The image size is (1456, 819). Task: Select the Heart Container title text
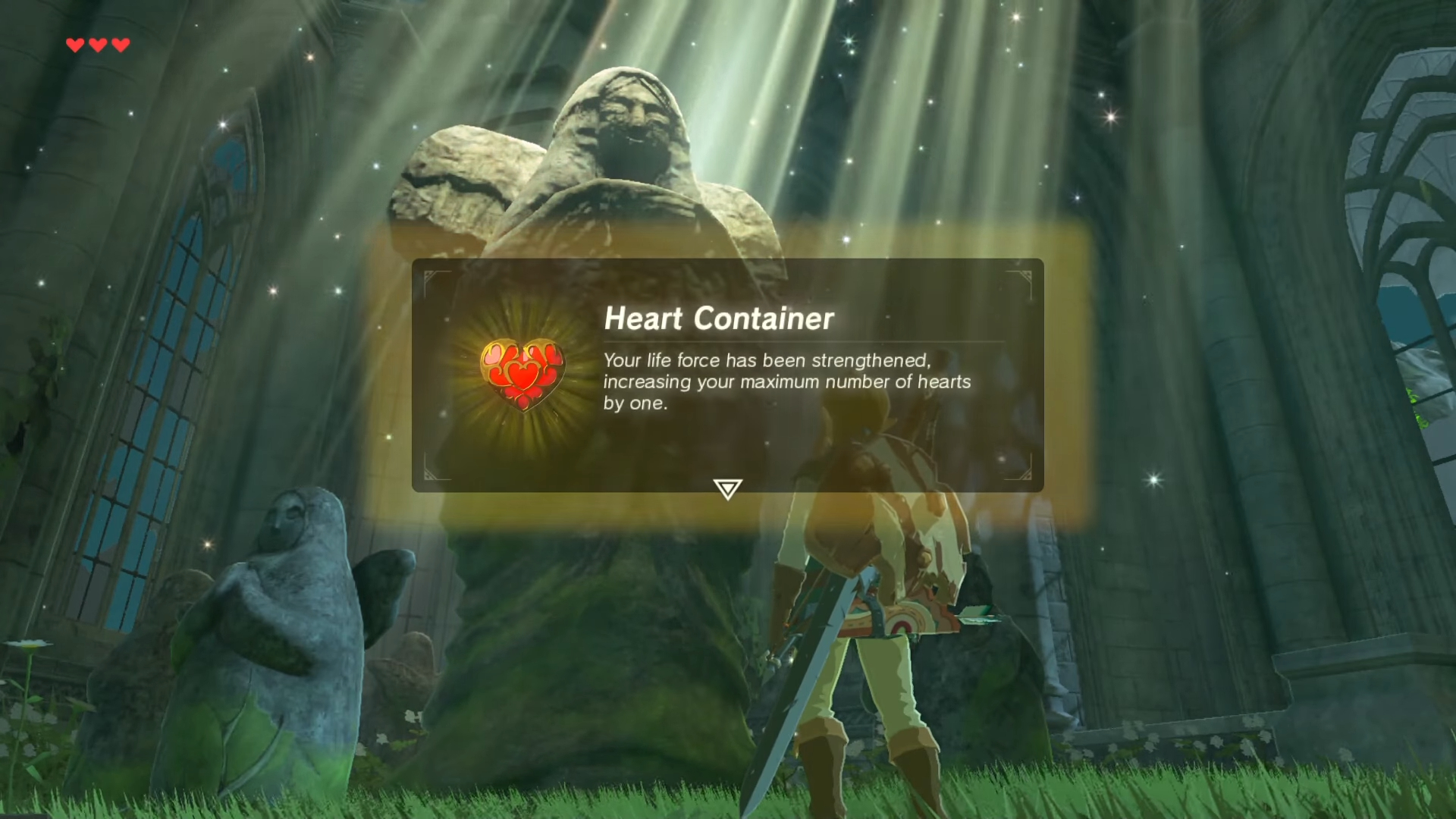(719, 318)
